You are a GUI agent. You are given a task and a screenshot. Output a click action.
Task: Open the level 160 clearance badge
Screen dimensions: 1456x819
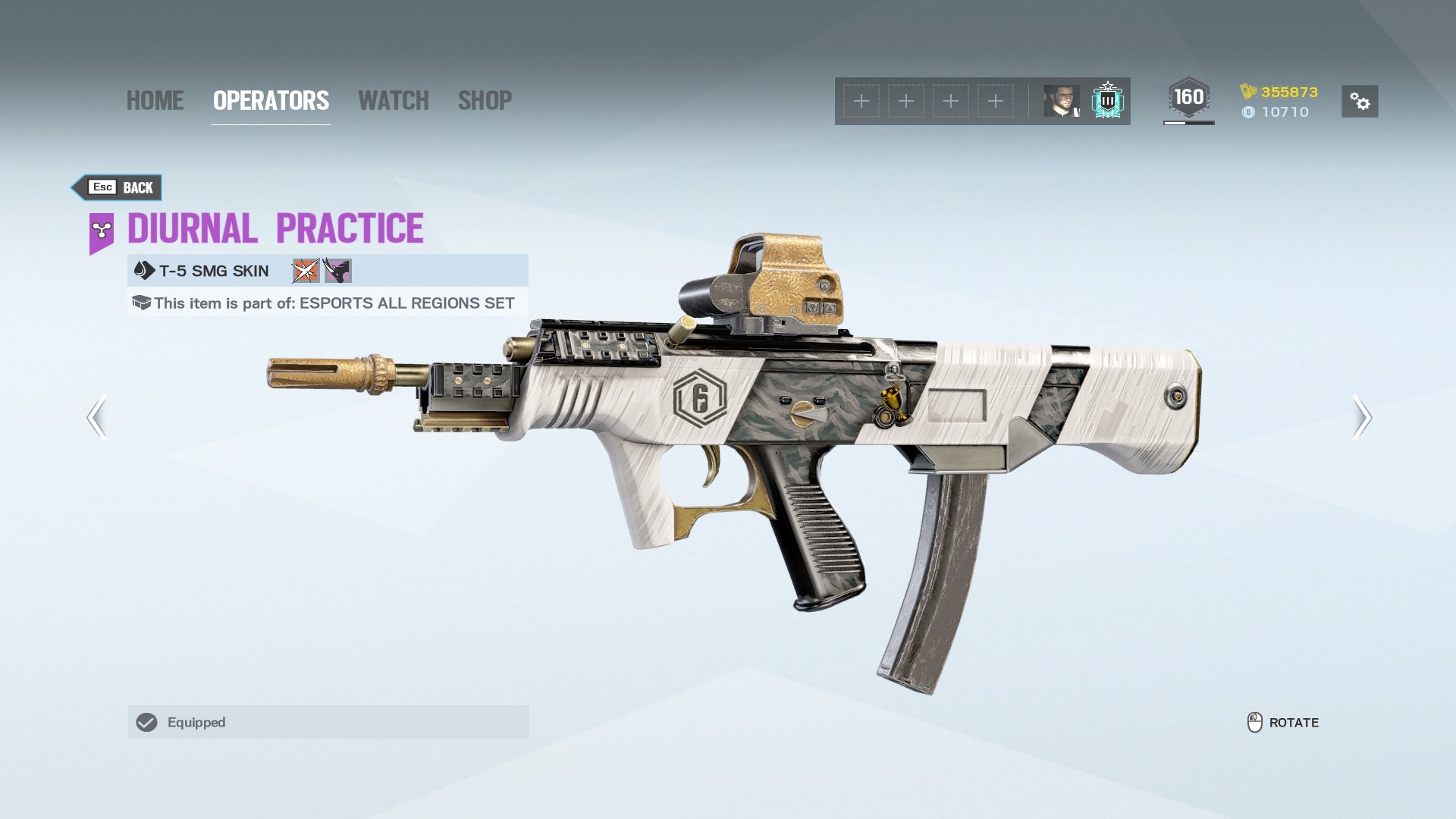1188,99
